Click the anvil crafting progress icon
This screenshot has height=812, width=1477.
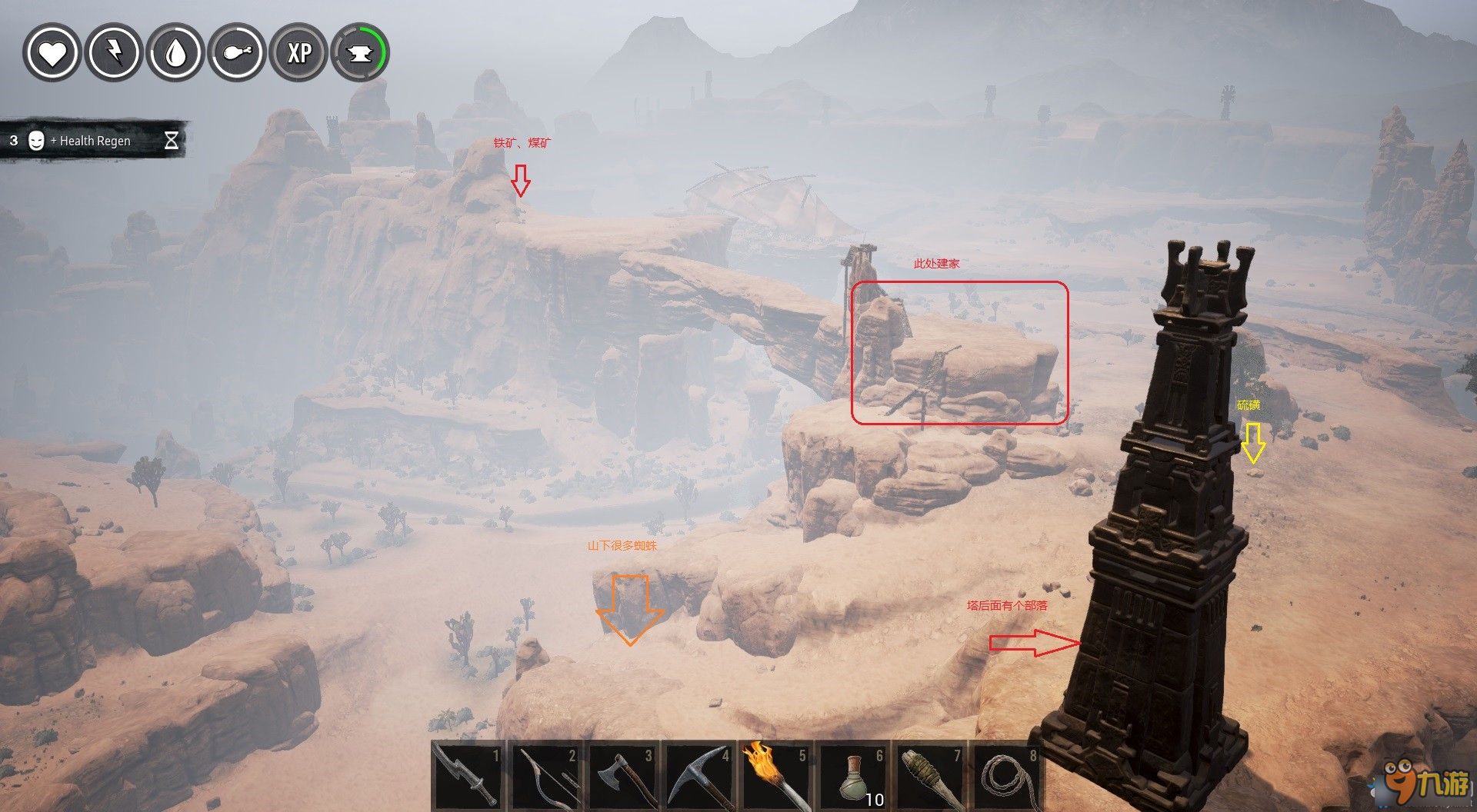coord(360,53)
